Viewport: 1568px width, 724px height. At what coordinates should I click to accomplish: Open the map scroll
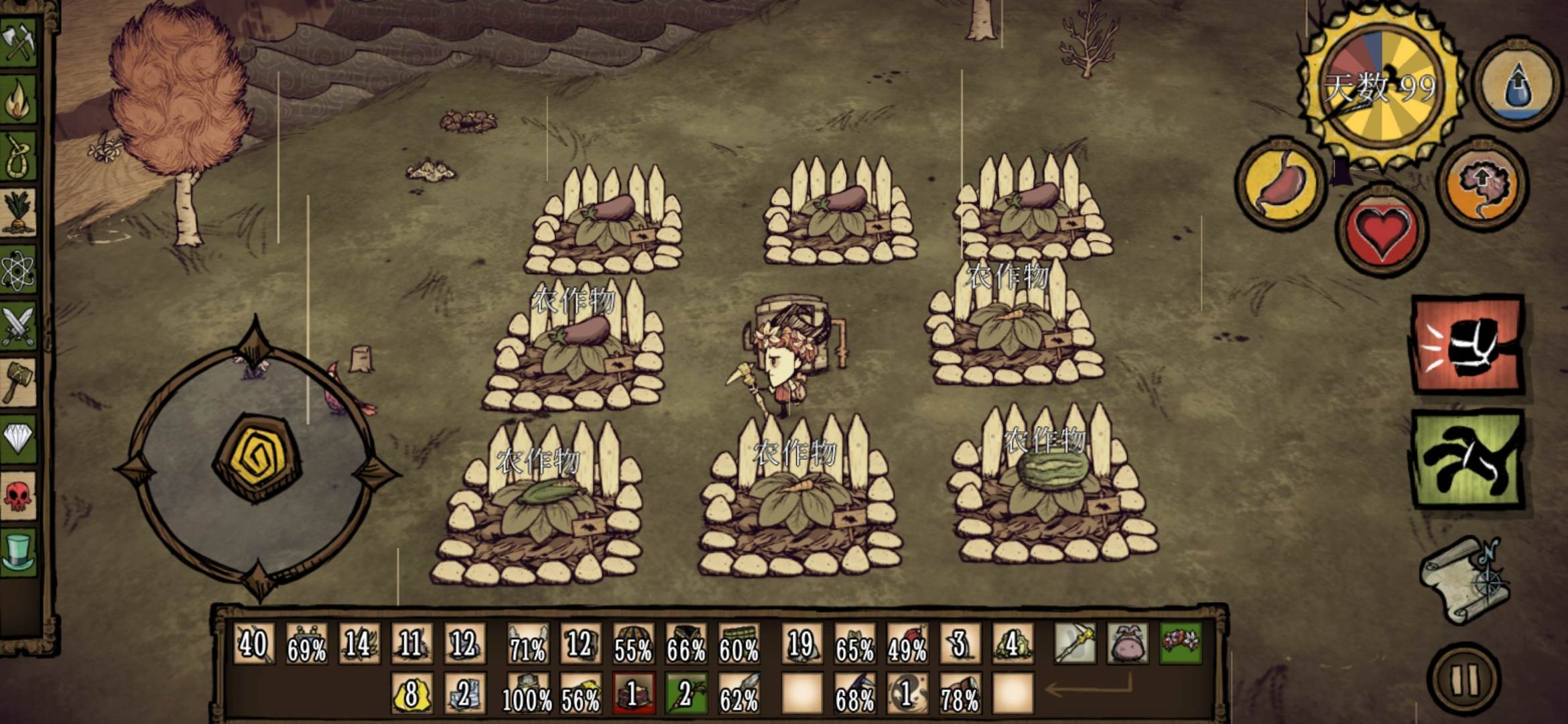click(x=1466, y=581)
